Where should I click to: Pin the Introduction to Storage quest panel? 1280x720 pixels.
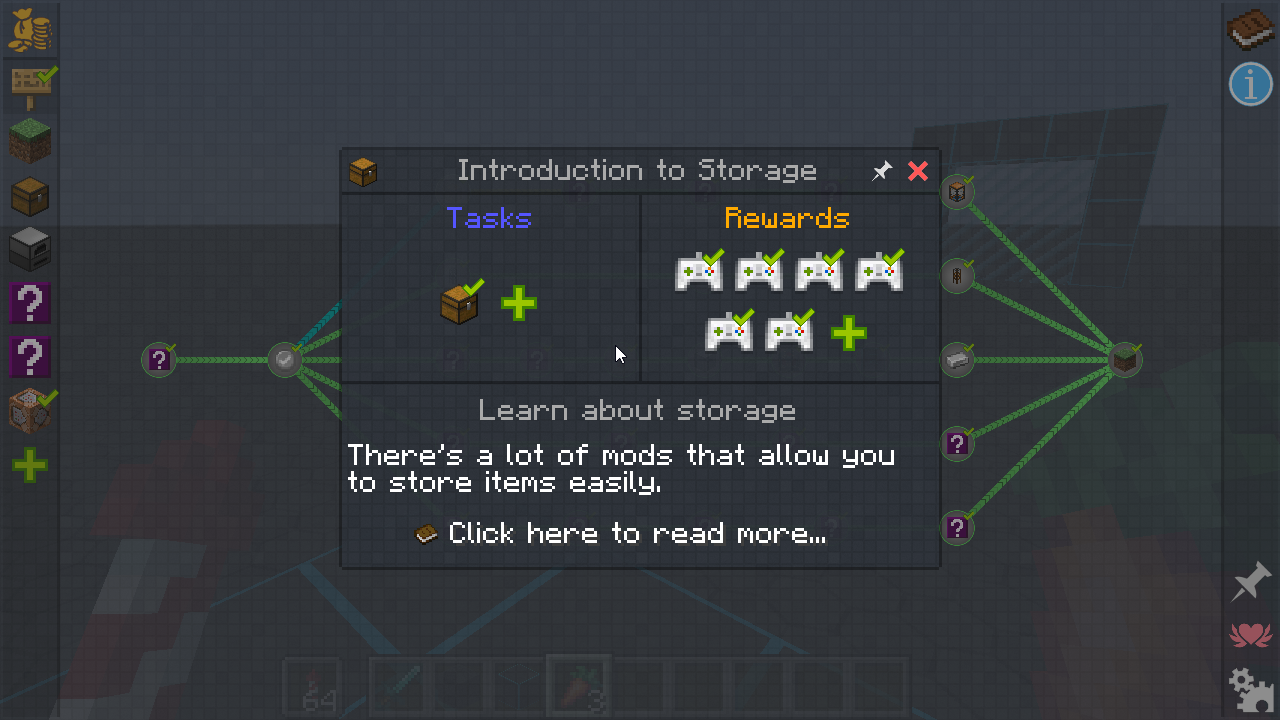click(x=881, y=171)
